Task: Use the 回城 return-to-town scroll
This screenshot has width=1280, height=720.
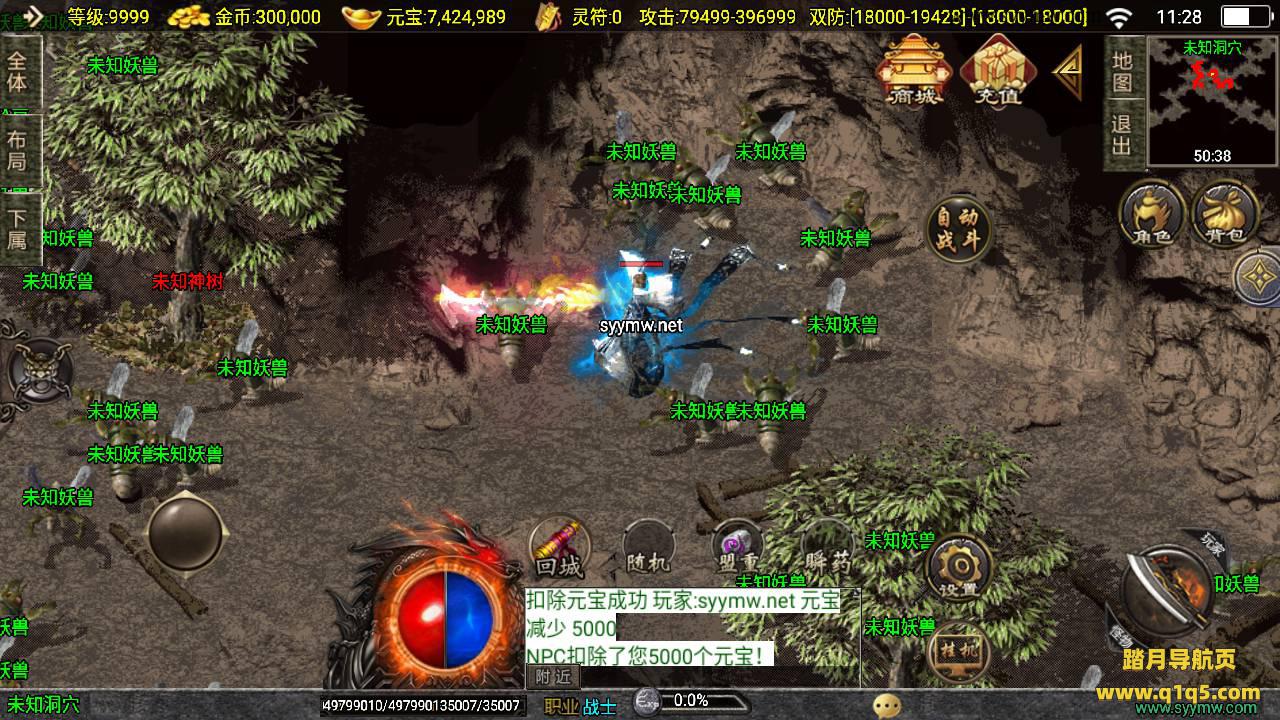Action: click(x=559, y=548)
